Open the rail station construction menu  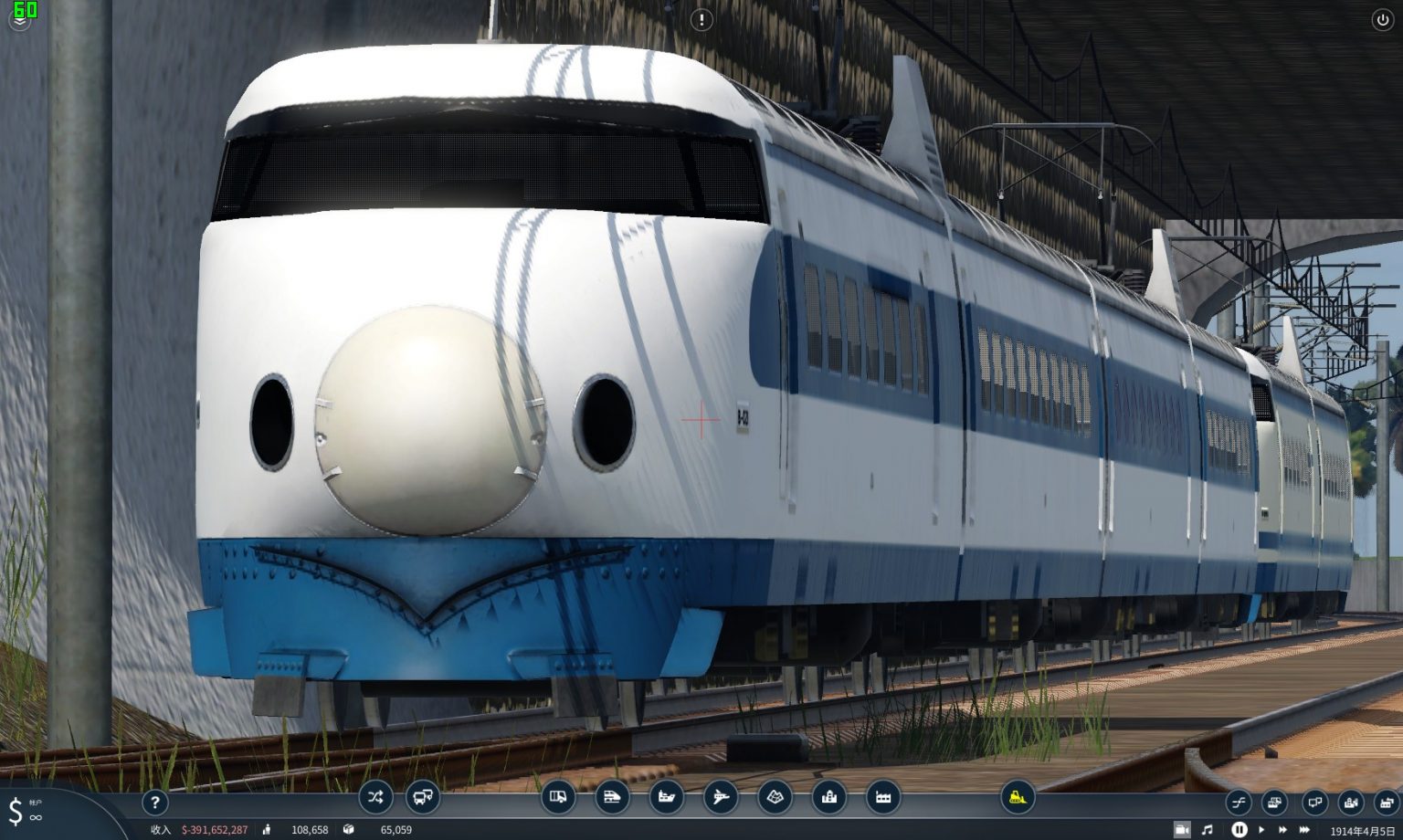tap(1274, 801)
